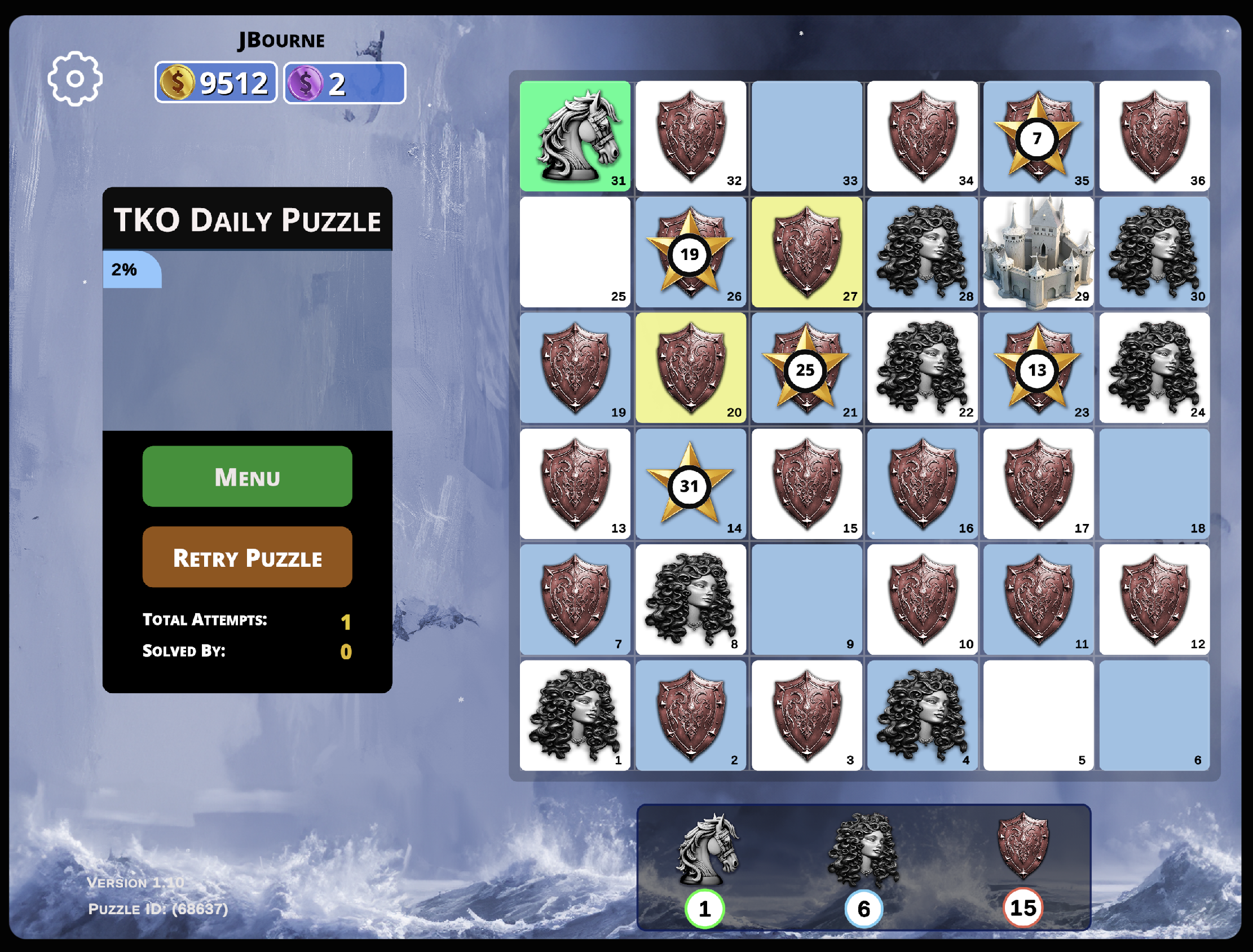The image size is (1253, 952).
Task: Retry the puzzle
Action: [247, 557]
